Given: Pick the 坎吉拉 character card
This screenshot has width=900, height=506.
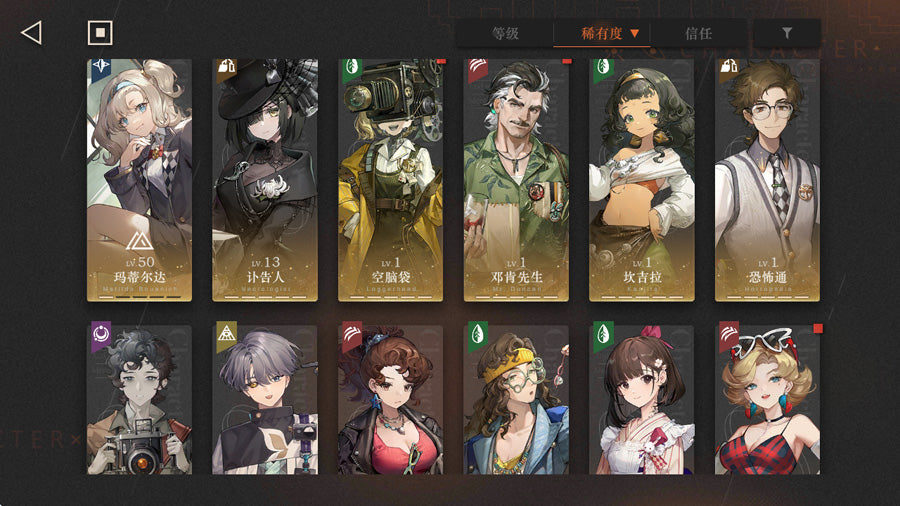Looking at the screenshot, I should pyautogui.click(x=642, y=180).
